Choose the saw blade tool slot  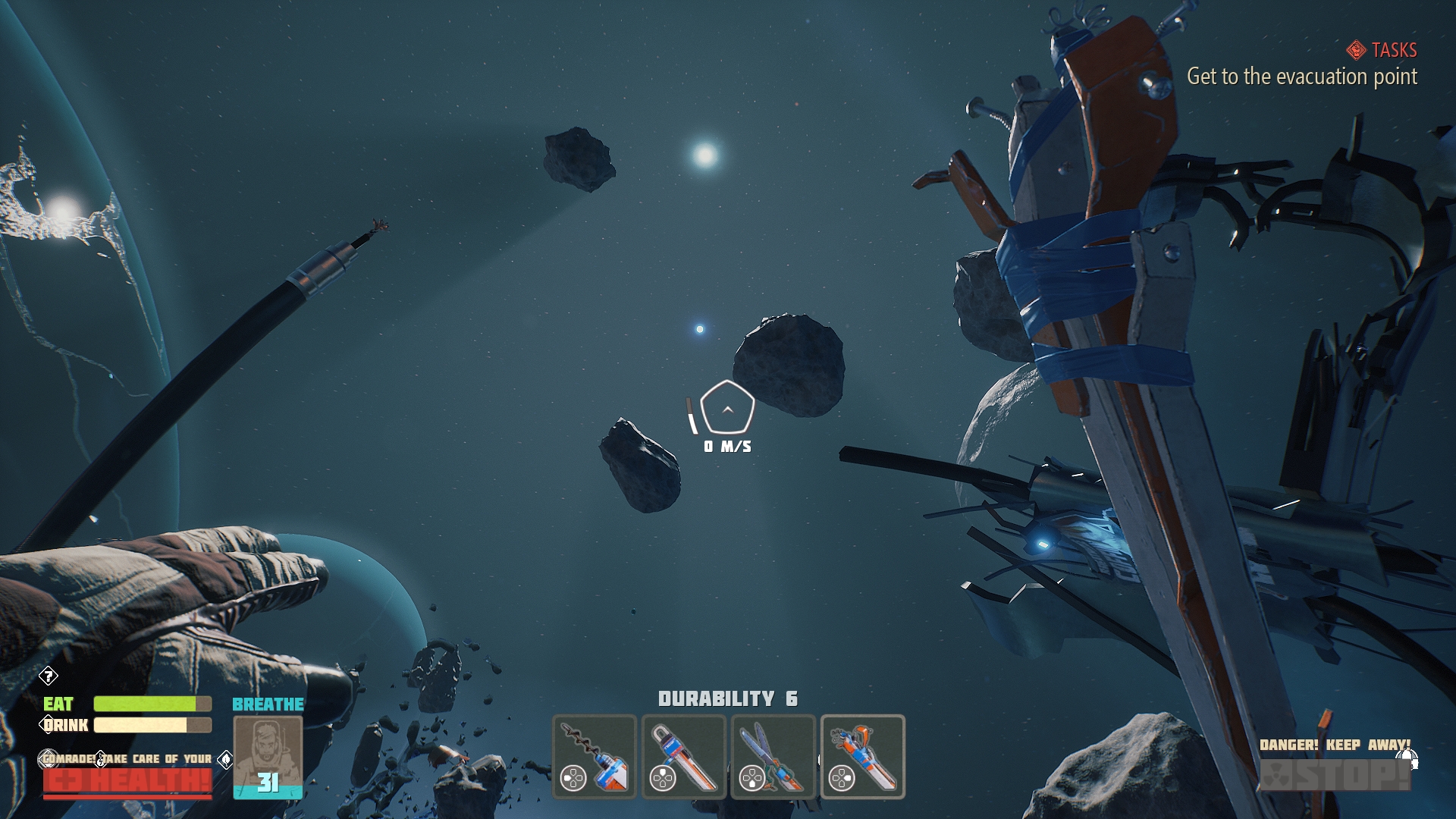[684, 757]
